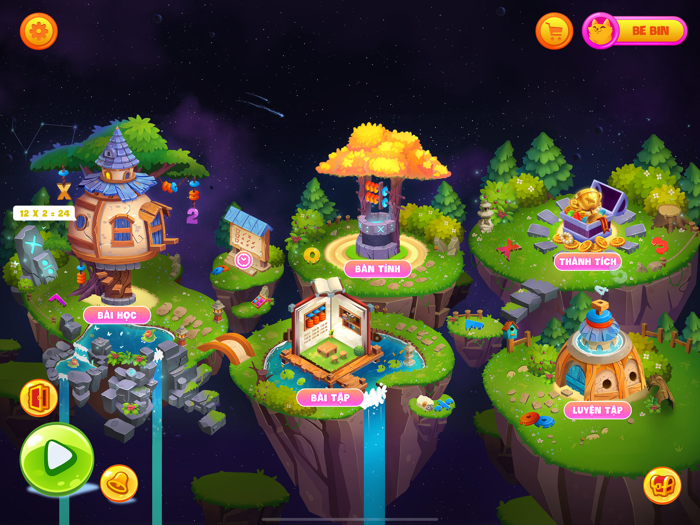Select the BÀN TÍNH abacus area
This screenshot has height=525, width=700.
[378, 269]
